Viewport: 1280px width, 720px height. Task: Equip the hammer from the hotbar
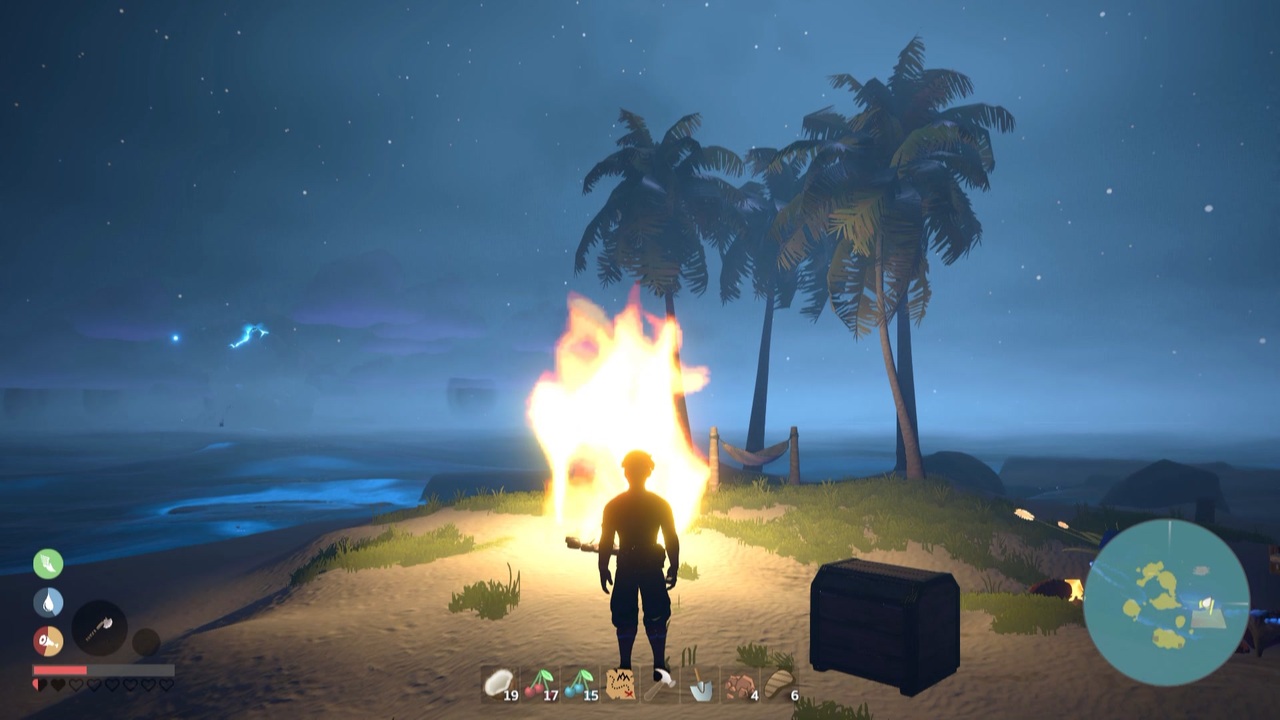[660, 684]
